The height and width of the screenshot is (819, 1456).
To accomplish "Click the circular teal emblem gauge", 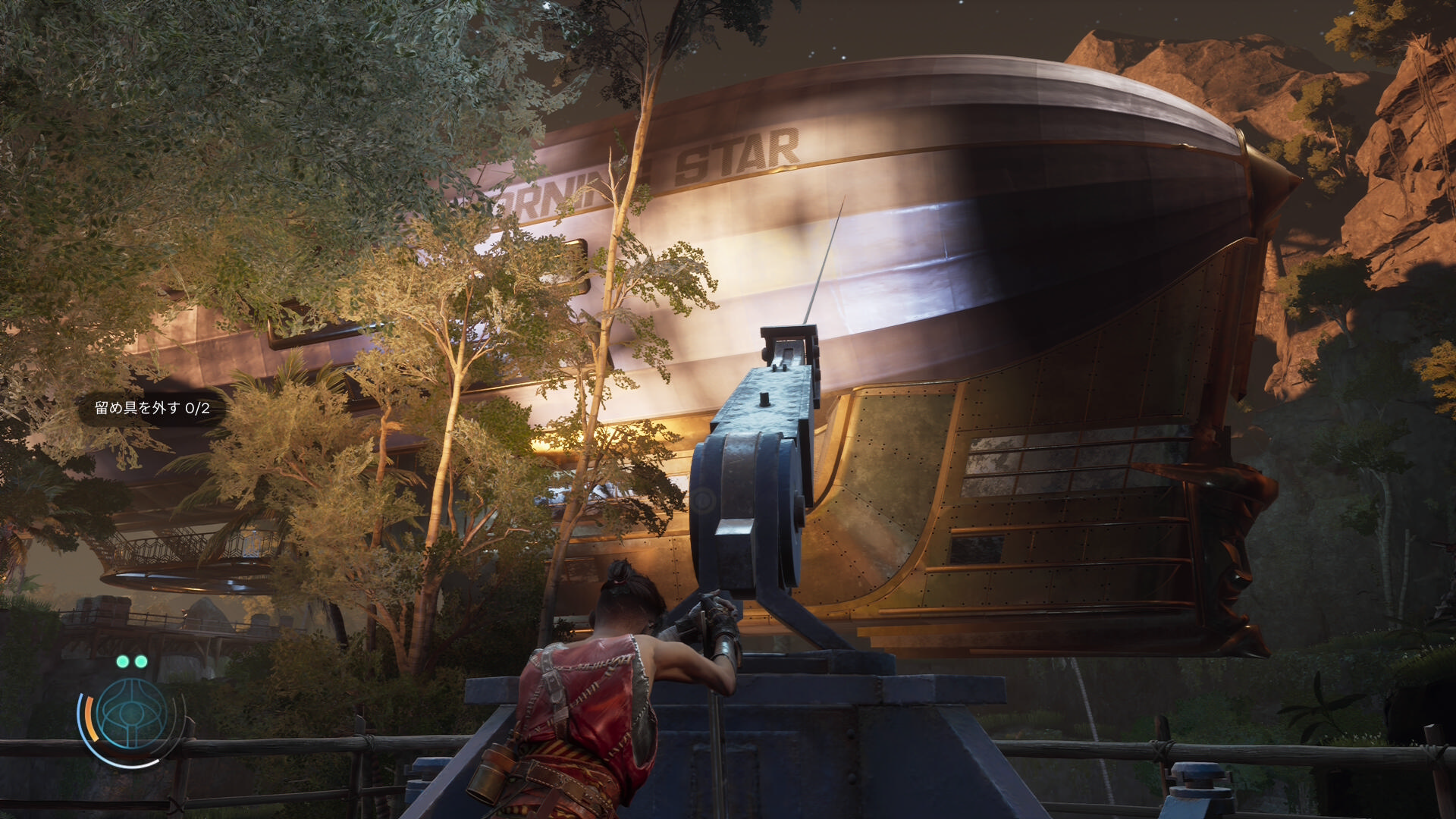I will click(131, 714).
